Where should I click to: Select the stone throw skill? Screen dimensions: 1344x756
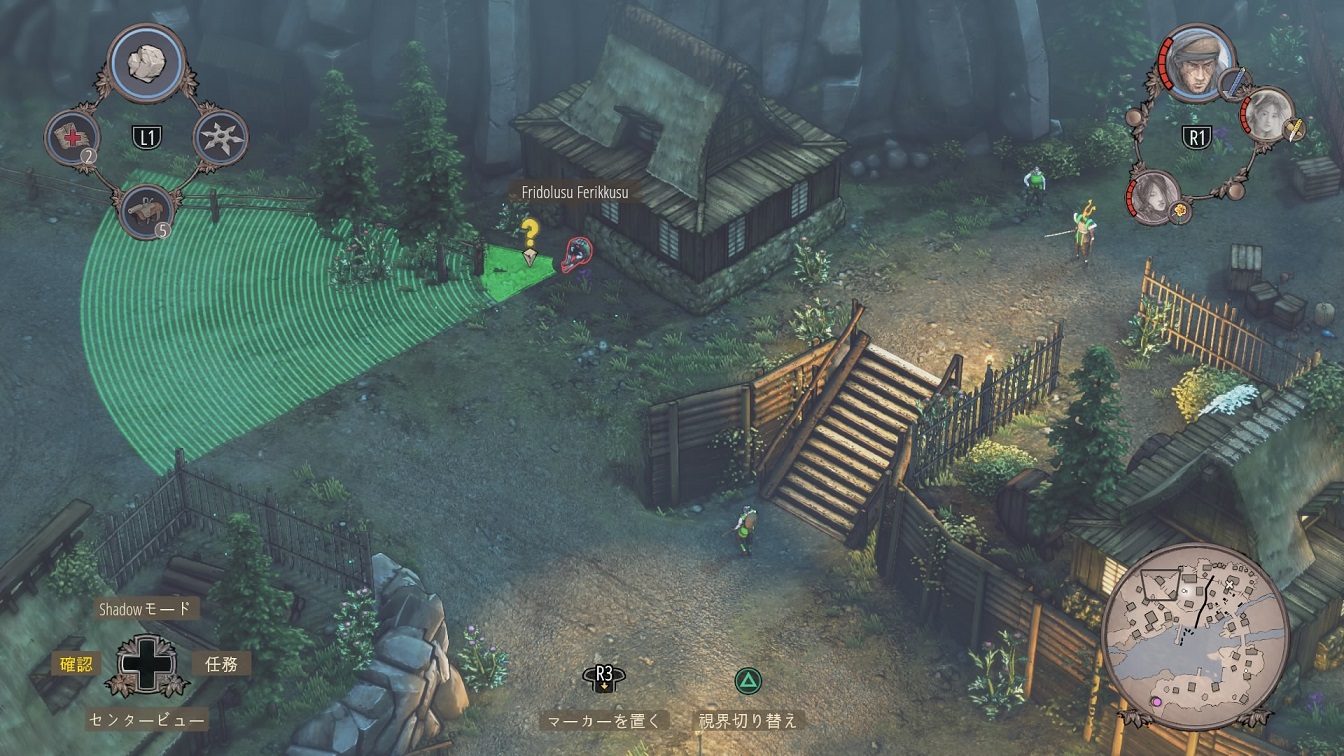tap(146, 63)
